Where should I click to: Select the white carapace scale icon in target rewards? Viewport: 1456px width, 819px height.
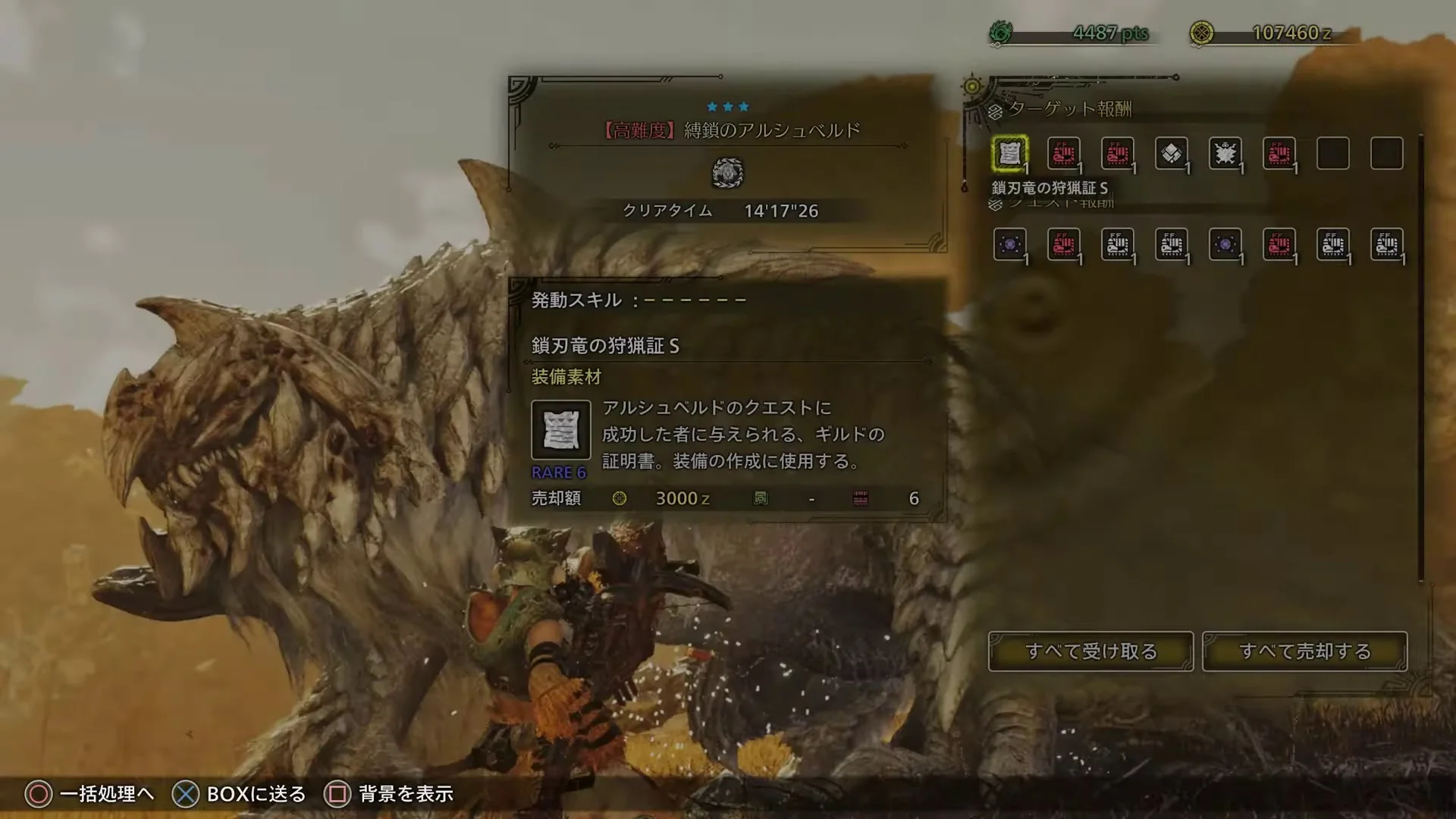pos(1172,153)
